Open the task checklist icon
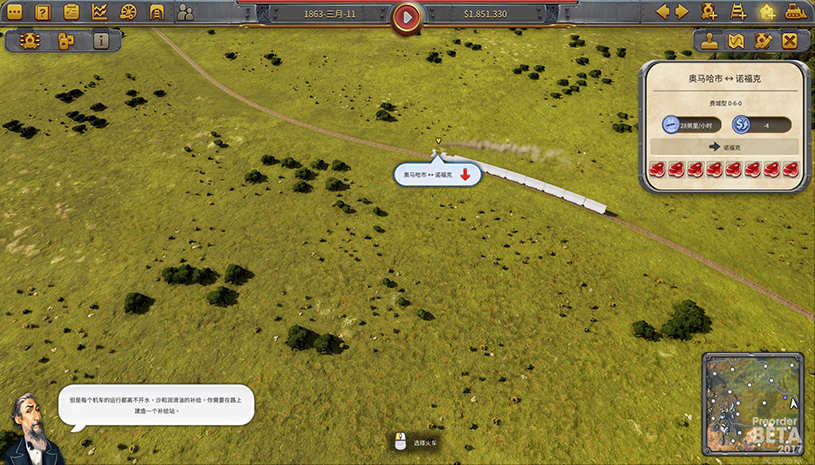815x465 pixels. (x=71, y=13)
